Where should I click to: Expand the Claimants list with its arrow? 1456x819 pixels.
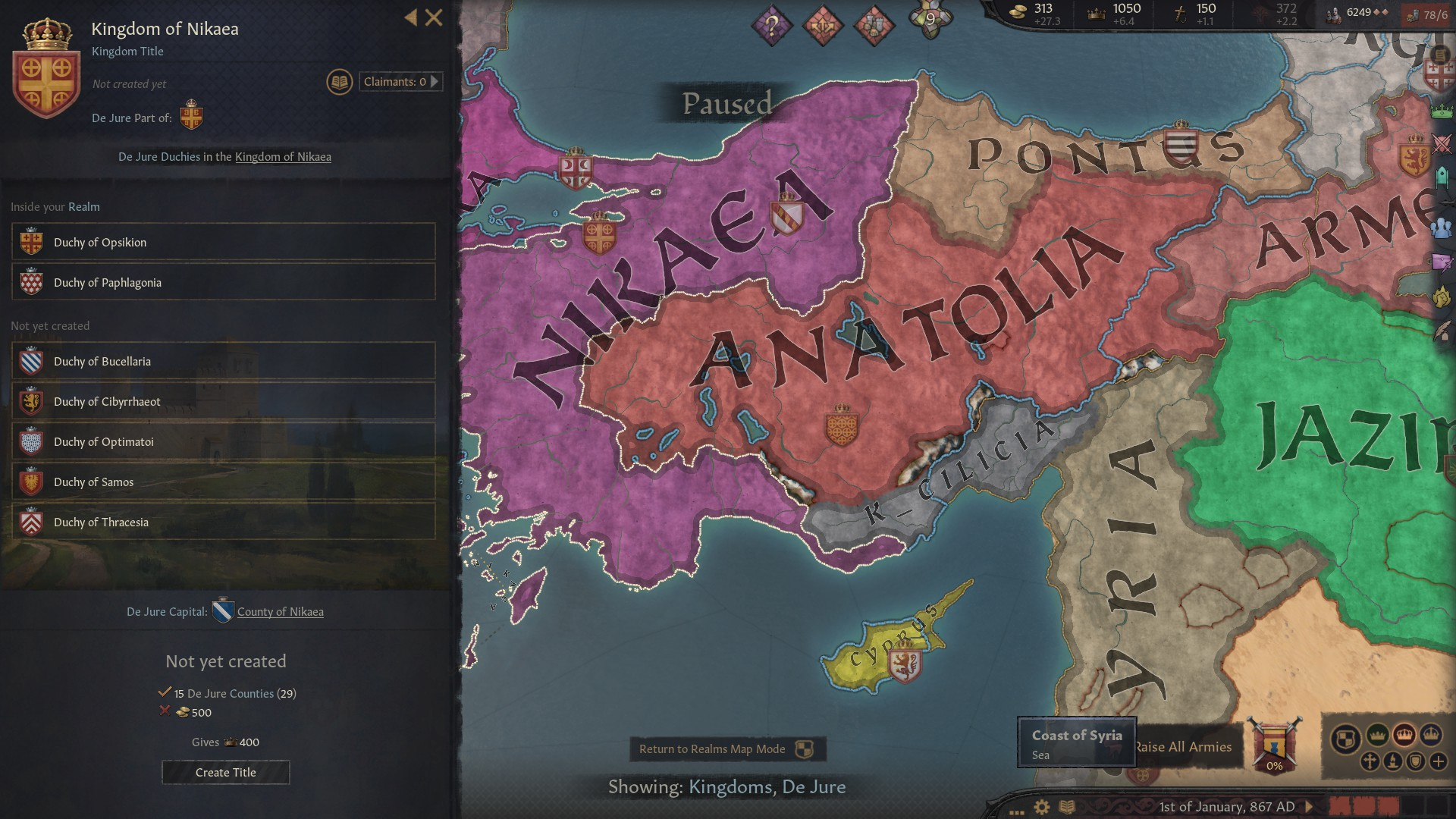[434, 81]
